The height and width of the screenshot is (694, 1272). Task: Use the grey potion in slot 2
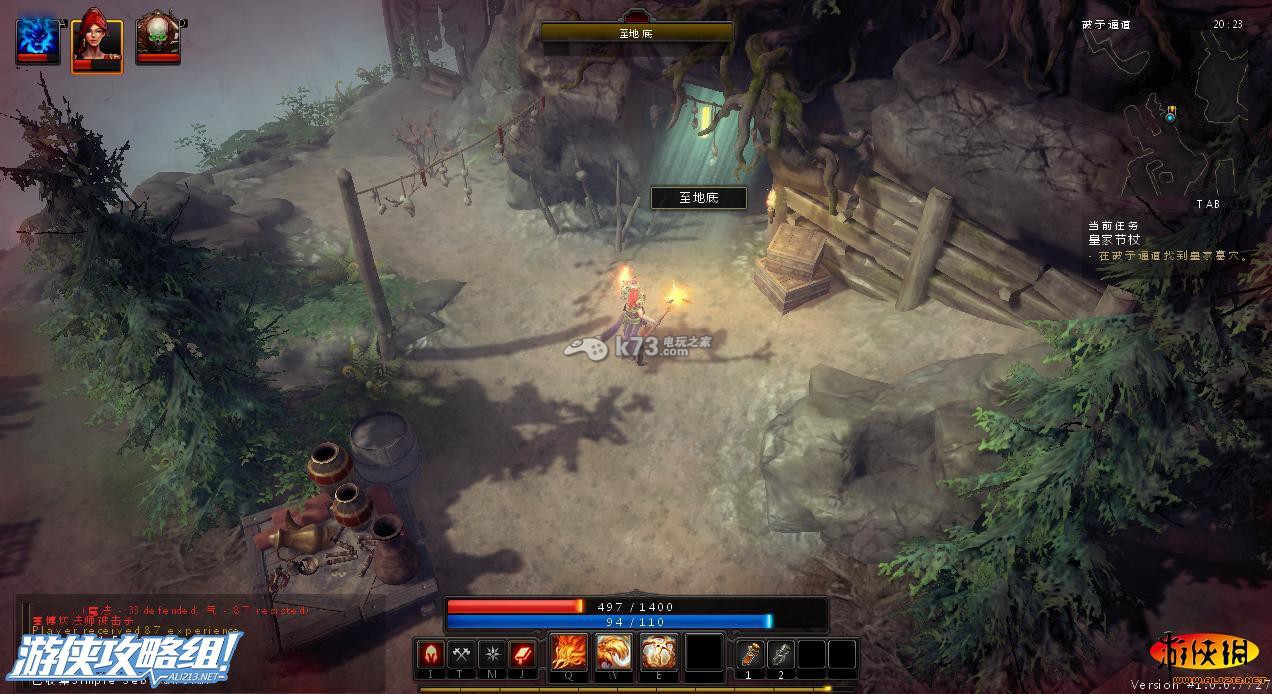click(781, 654)
